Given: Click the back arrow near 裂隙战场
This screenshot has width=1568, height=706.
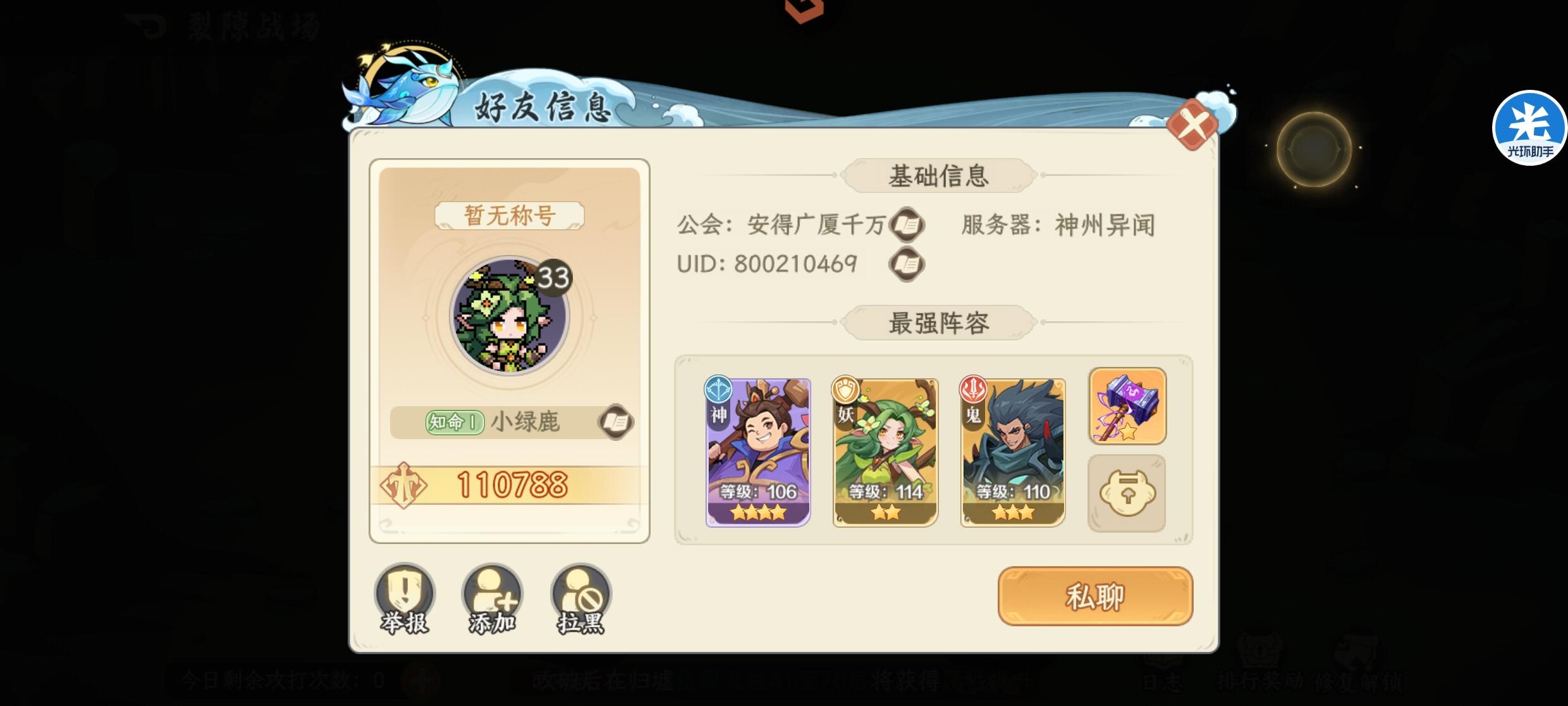Looking at the screenshot, I should [x=144, y=22].
